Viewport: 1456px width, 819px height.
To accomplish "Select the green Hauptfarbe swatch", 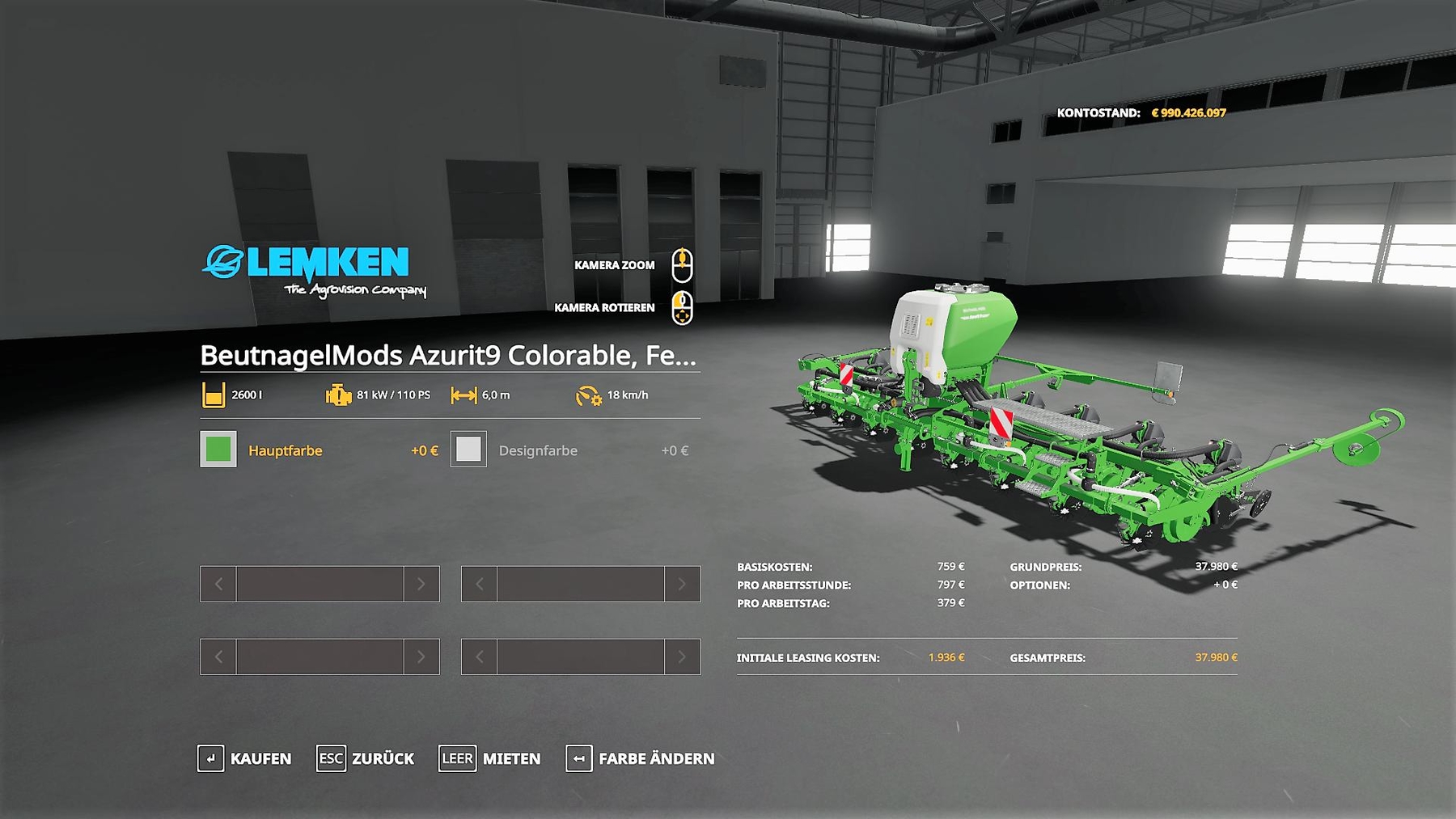I will (x=218, y=450).
